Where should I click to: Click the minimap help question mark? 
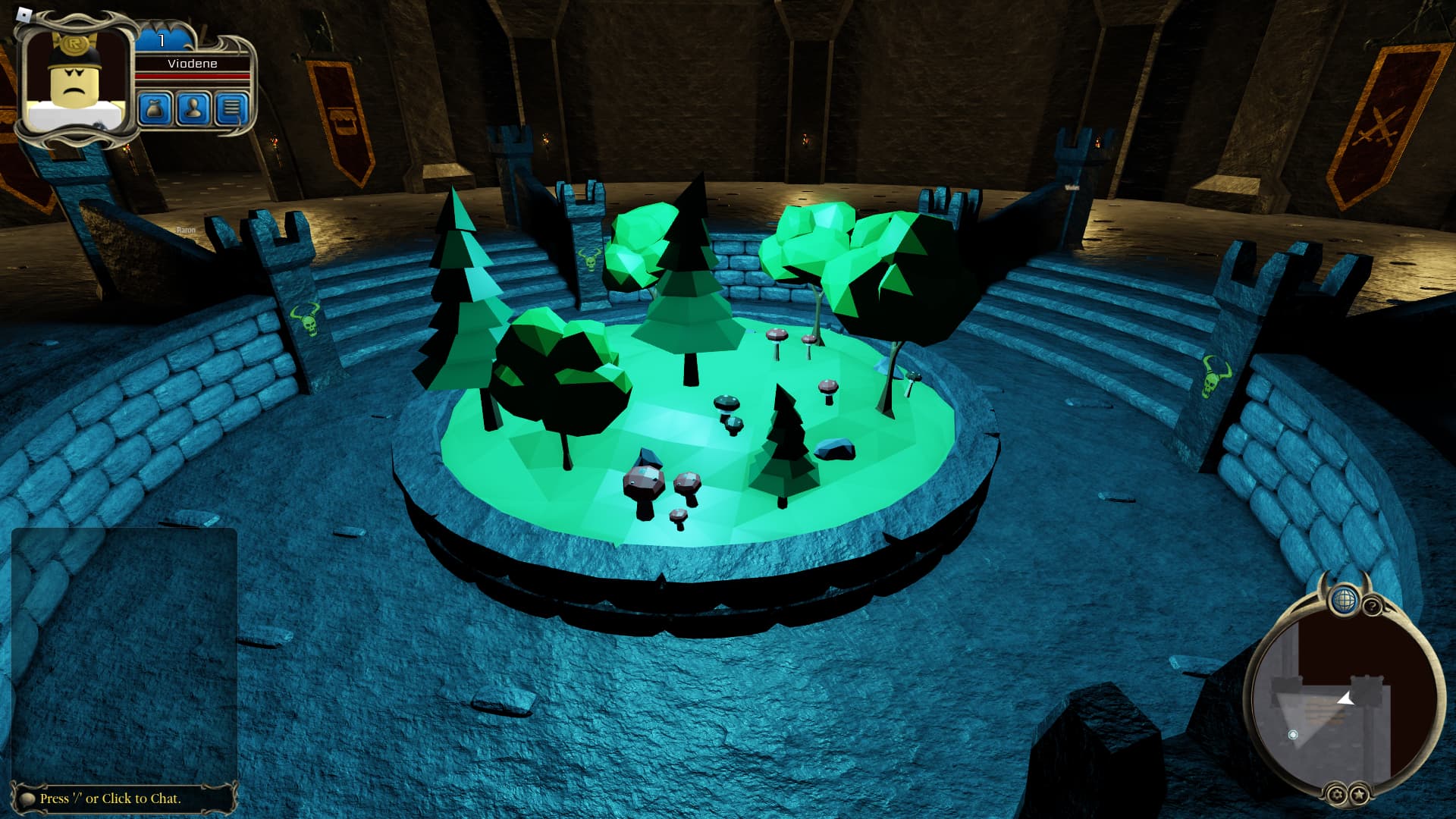[x=1372, y=607]
